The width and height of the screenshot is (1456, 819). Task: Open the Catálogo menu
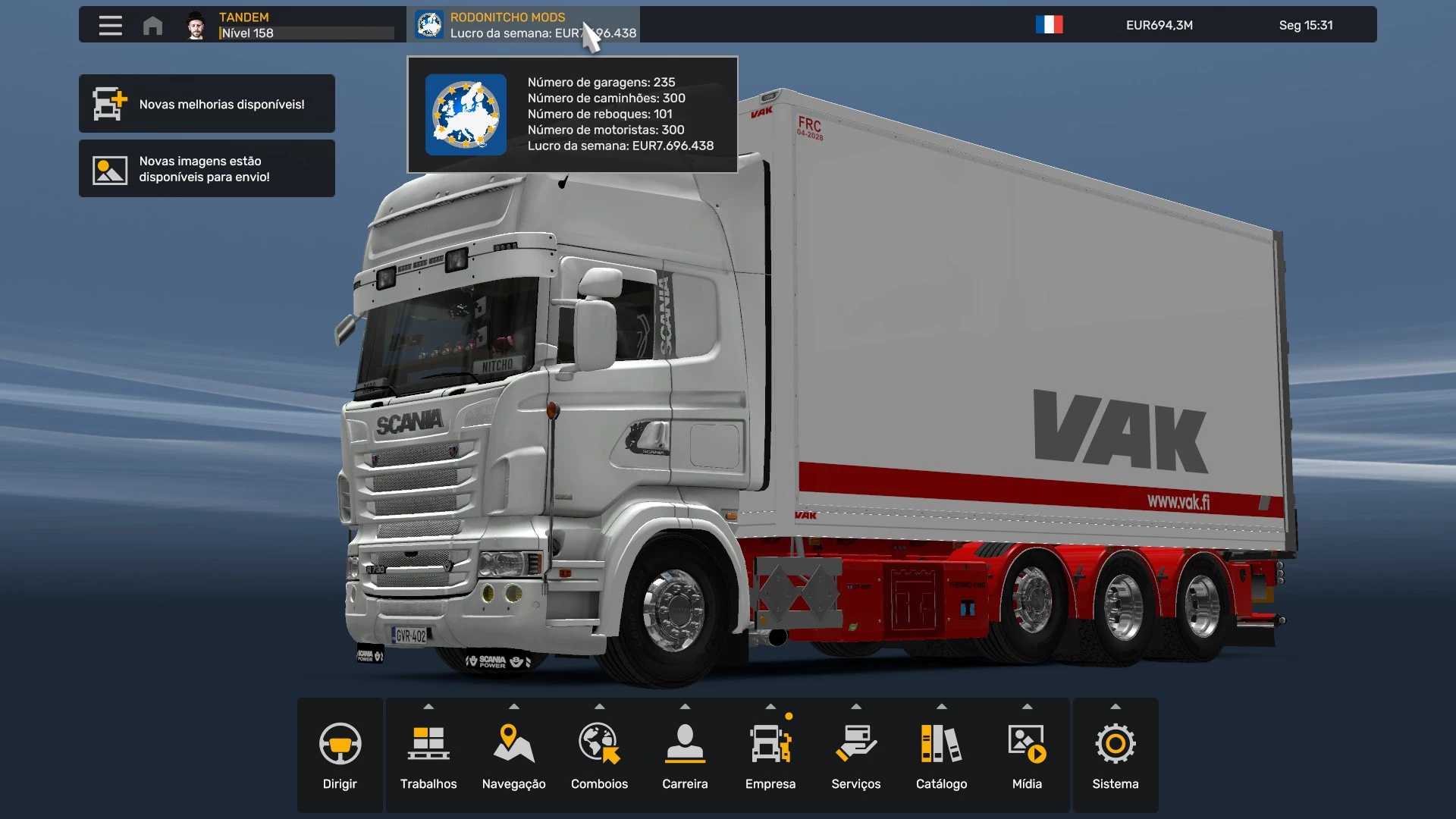(941, 755)
